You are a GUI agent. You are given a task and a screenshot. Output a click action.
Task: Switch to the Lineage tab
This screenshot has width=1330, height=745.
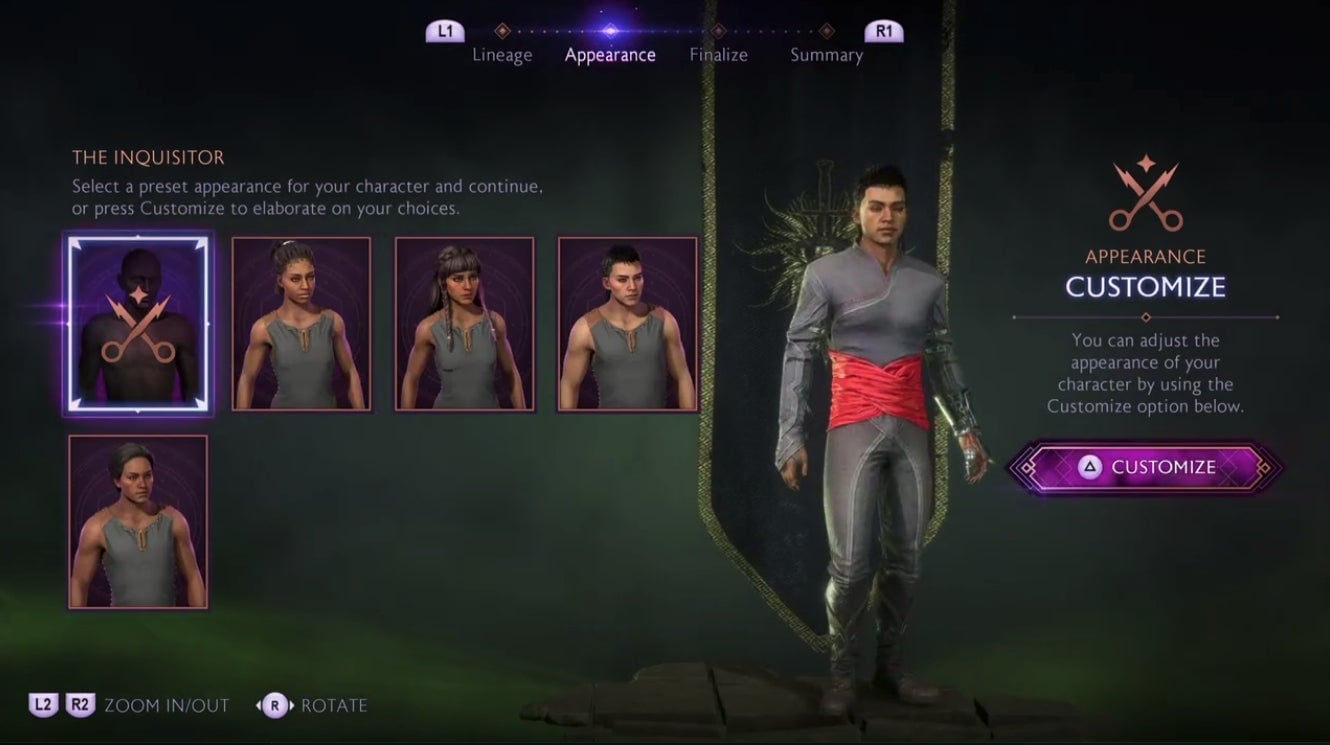pos(502,54)
